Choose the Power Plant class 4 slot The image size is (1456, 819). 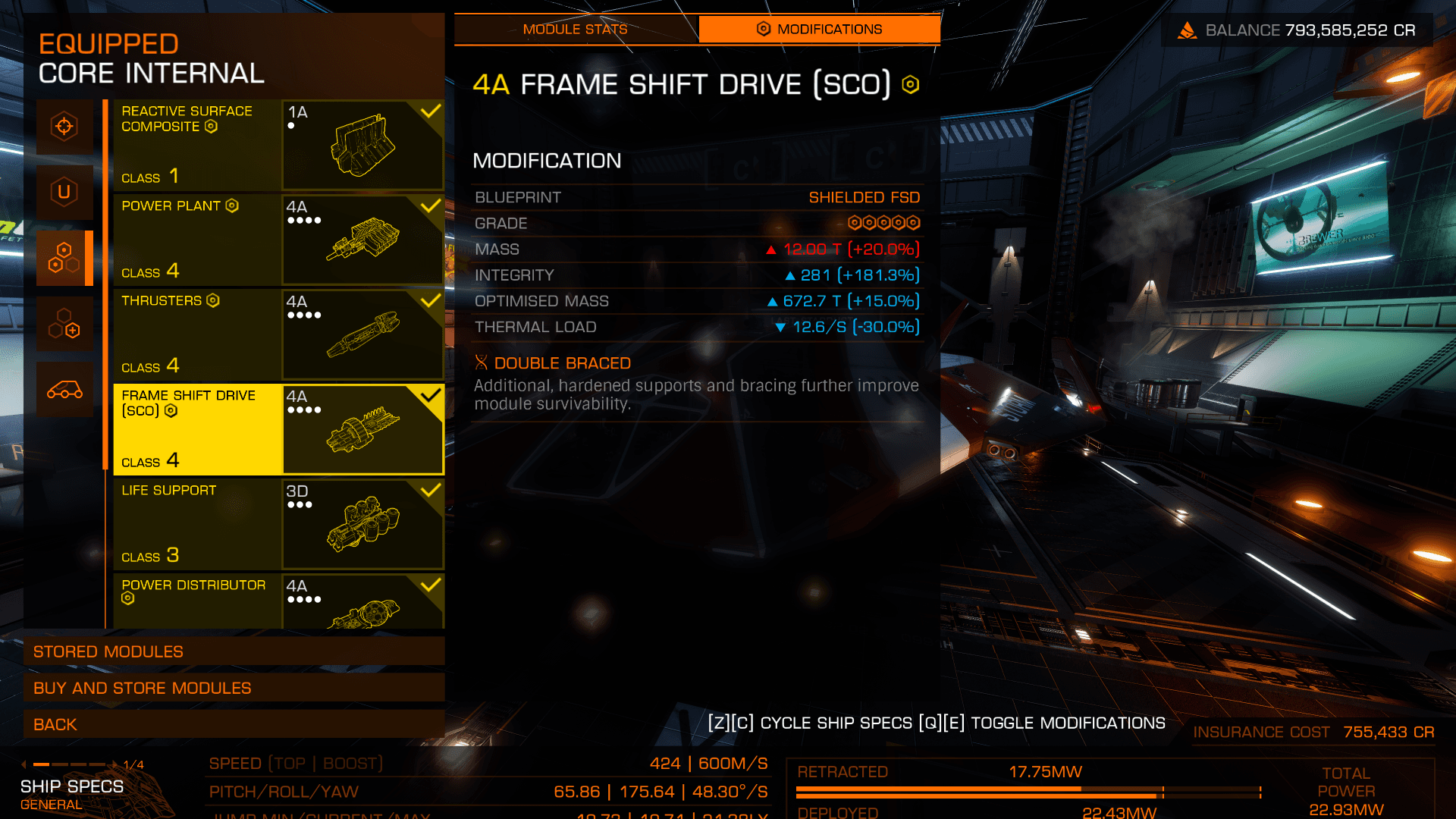[278, 240]
